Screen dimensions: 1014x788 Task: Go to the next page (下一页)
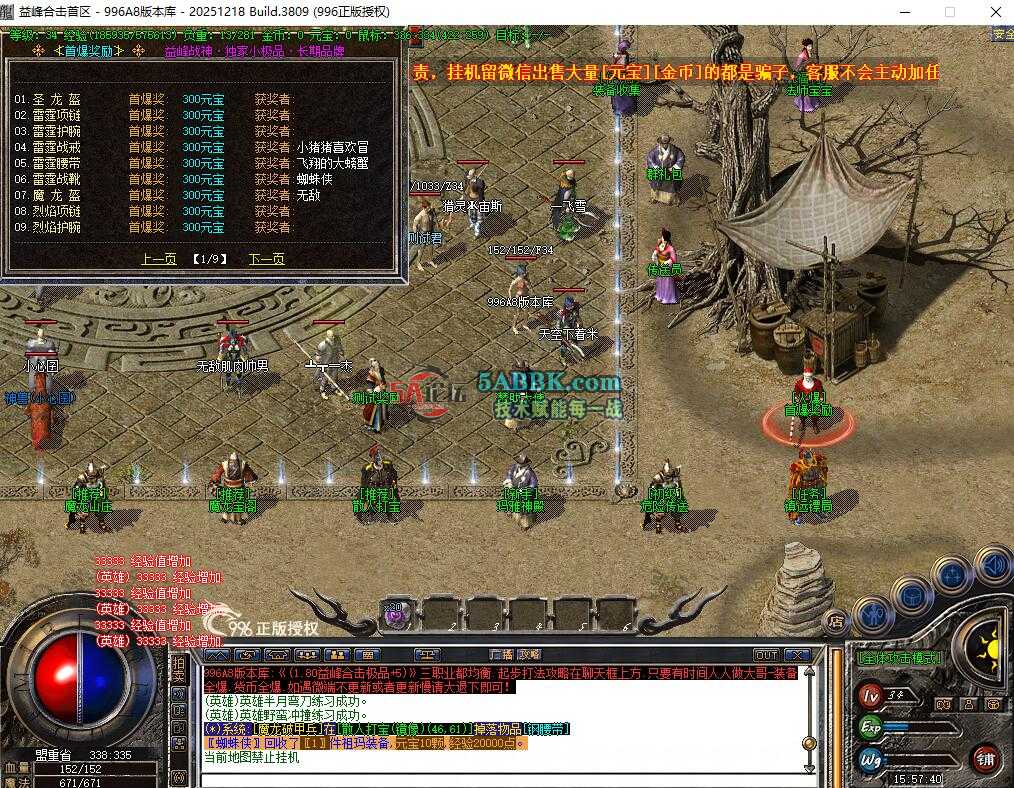click(266, 259)
